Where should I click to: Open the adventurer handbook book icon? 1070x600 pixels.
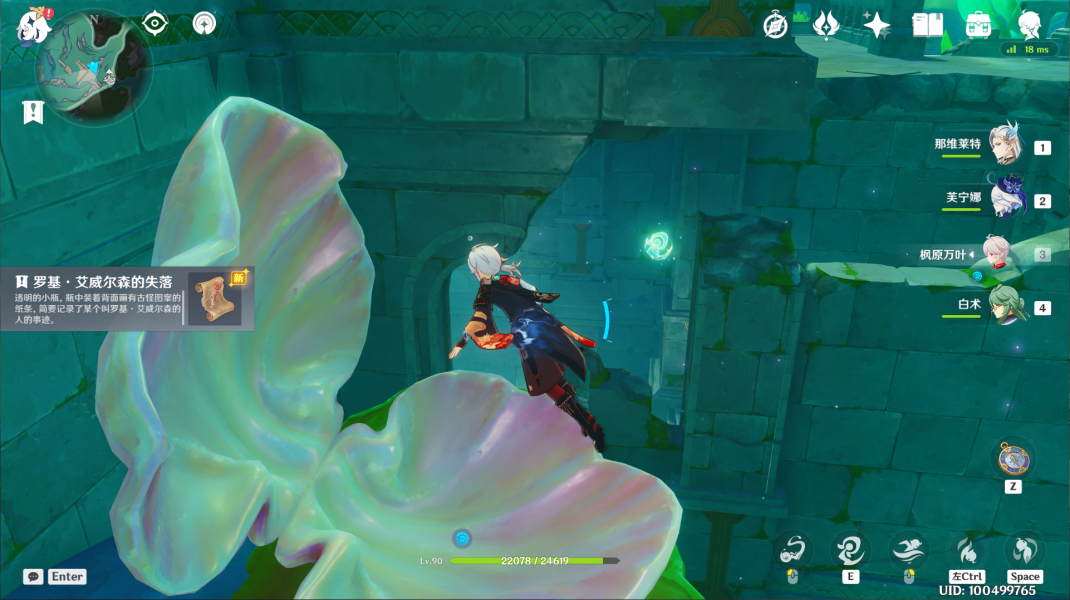pyautogui.click(x=928, y=25)
